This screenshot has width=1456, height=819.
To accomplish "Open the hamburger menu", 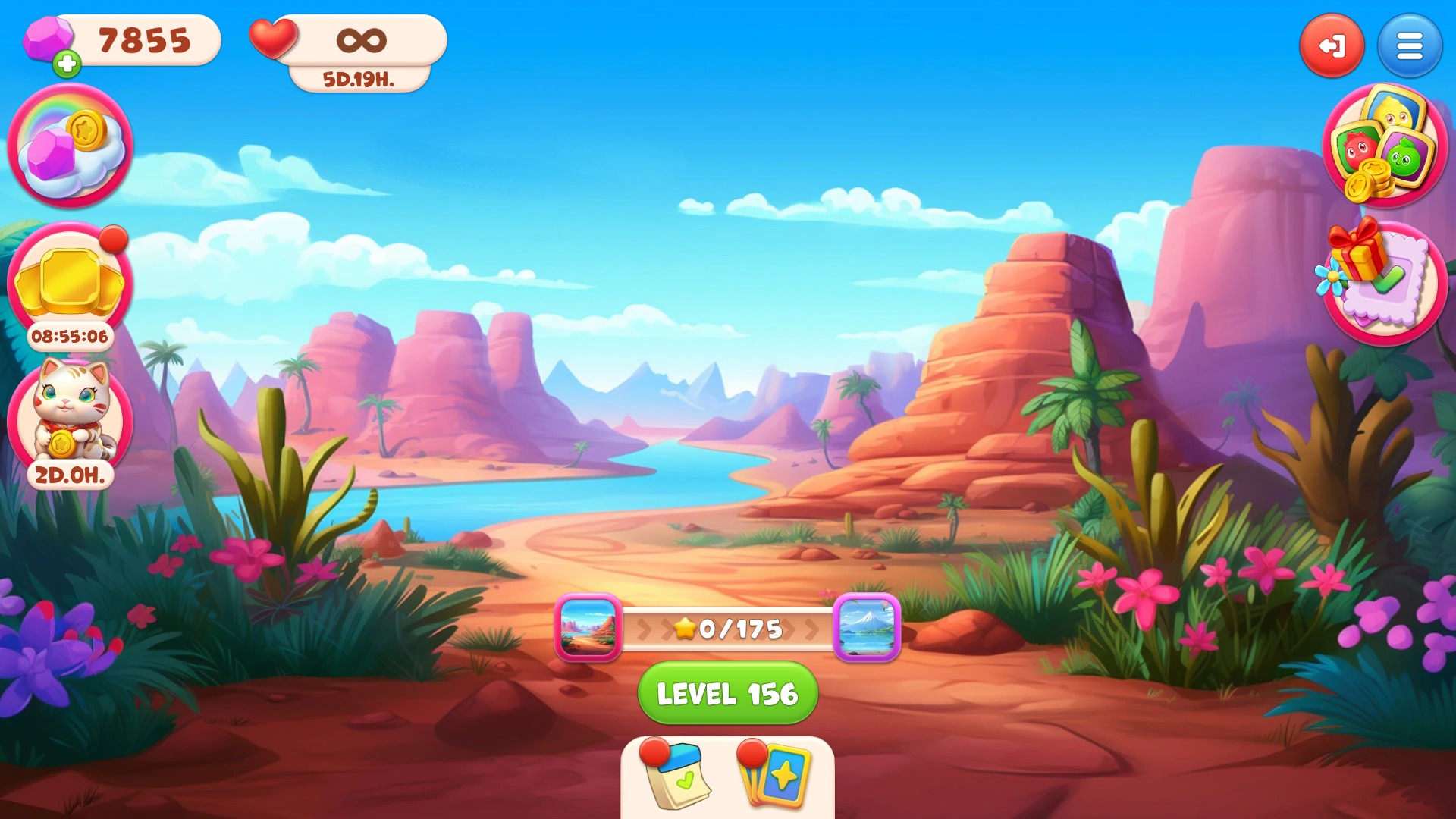I will click(1409, 45).
